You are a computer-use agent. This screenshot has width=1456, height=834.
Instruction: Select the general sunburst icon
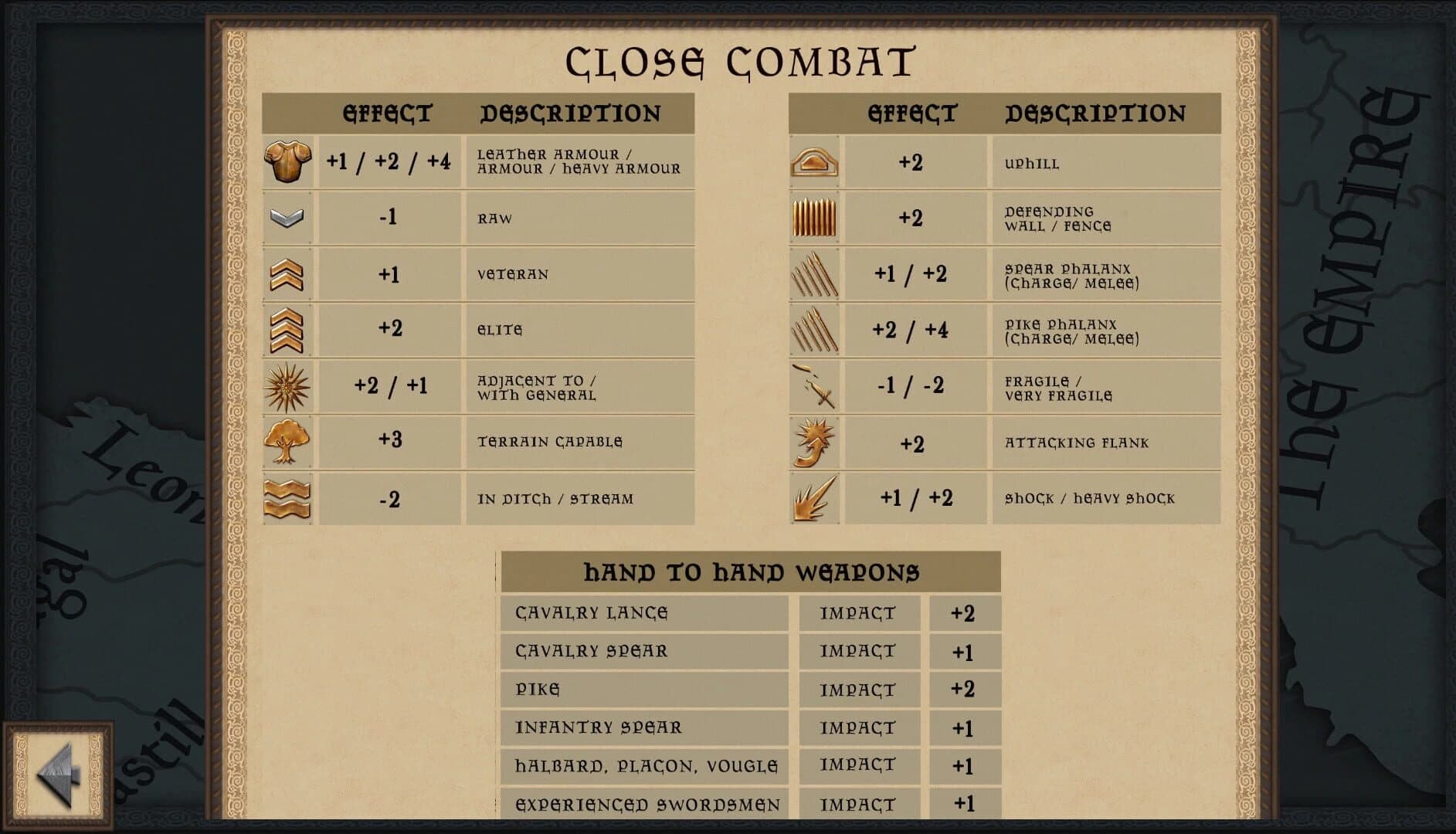[x=289, y=387]
